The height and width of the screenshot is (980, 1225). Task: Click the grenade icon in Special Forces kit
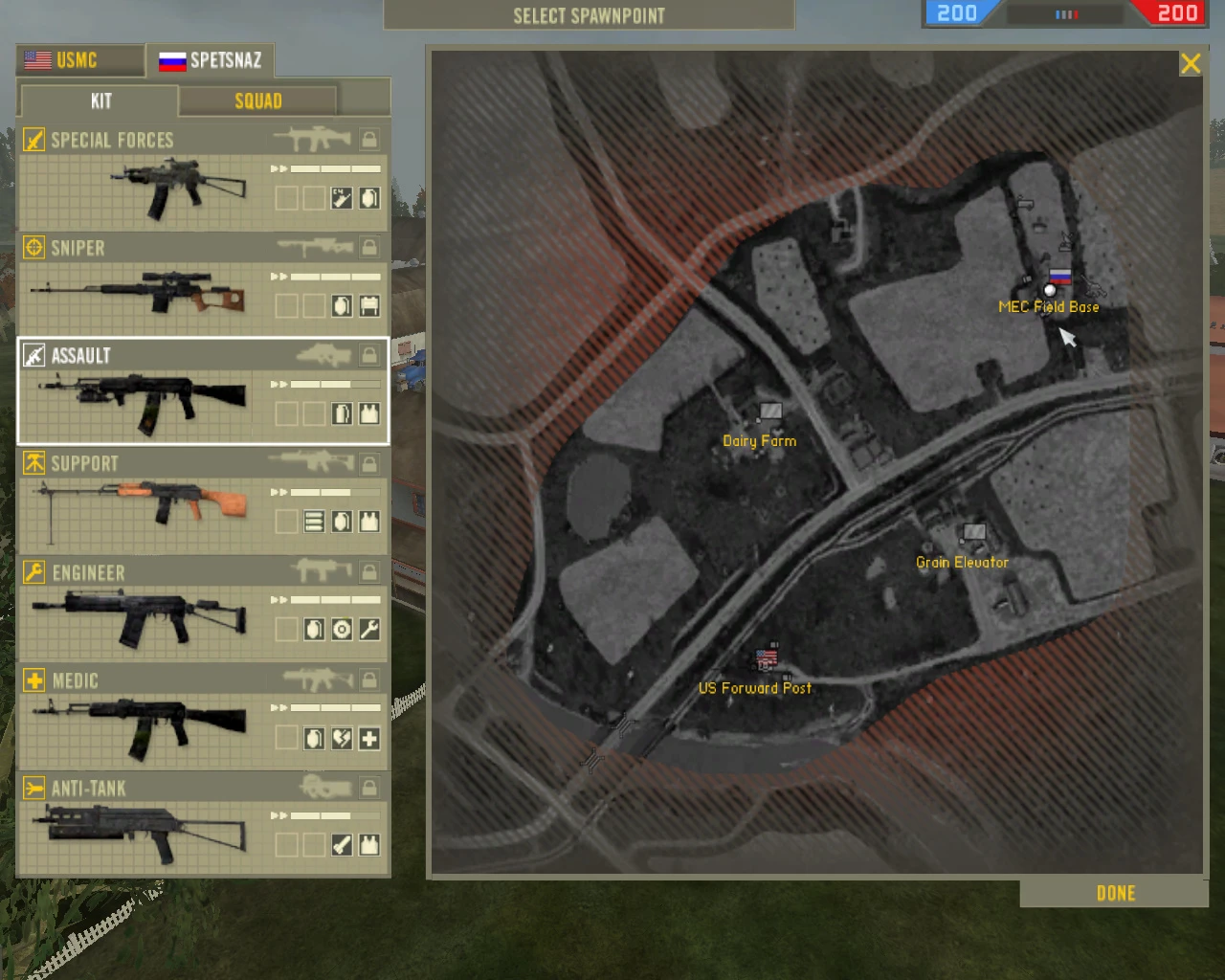coord(368,198)
